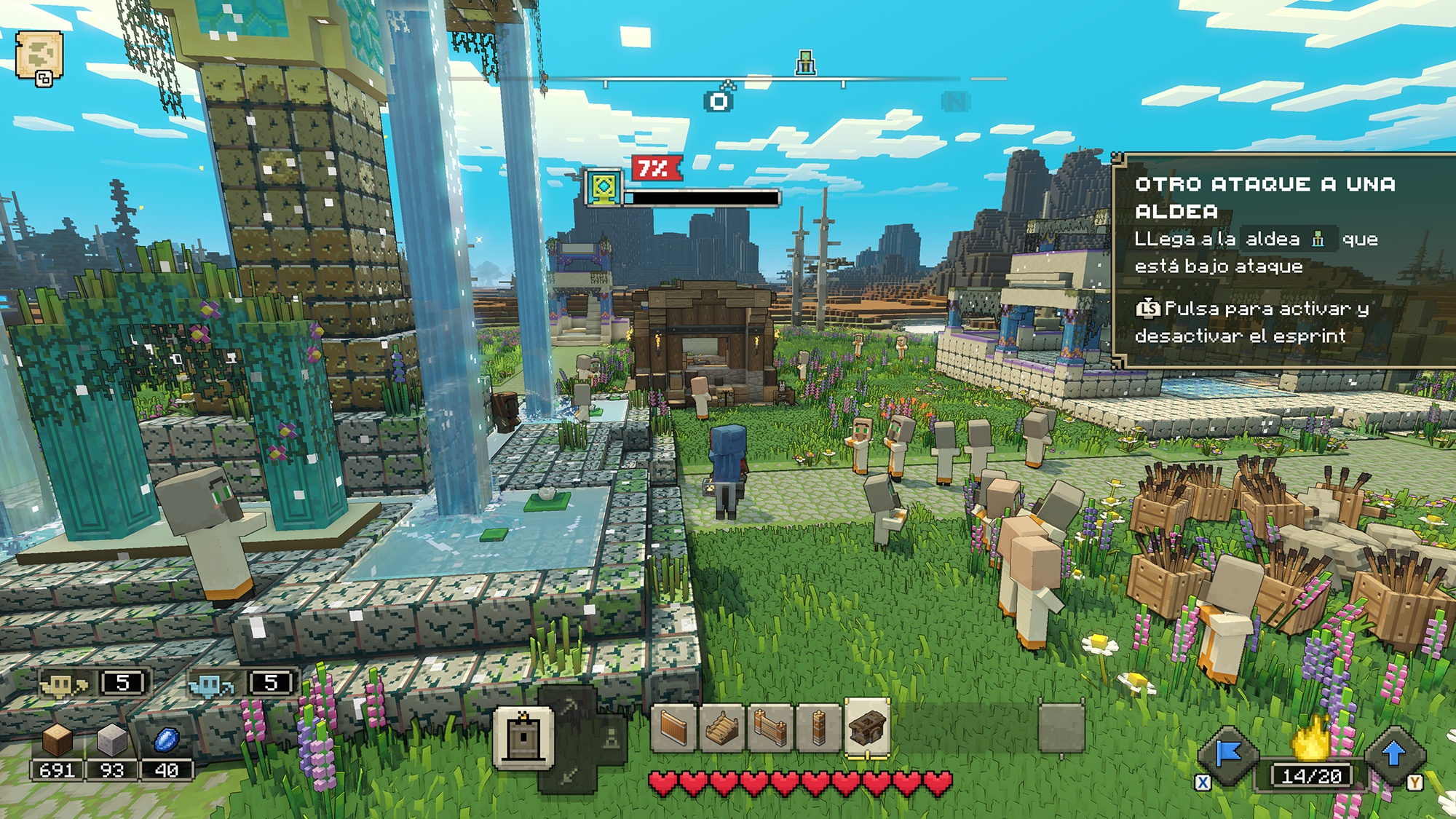Choose the wooden ramp build slot
Viewport: 1456px width, 819px height.
click(721, 727)
